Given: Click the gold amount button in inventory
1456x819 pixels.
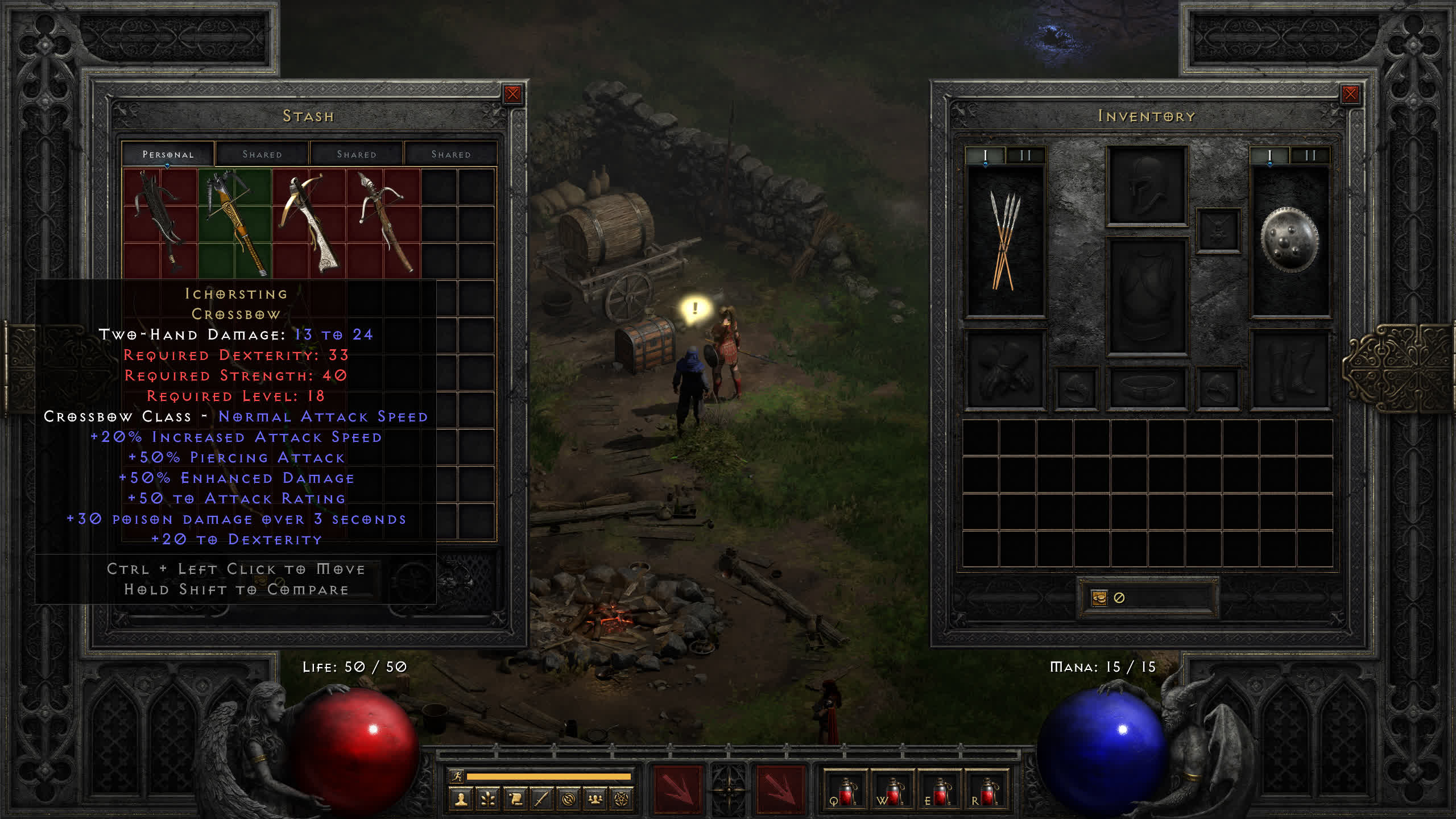Looking at the screenshot, I should [1099, 598].
